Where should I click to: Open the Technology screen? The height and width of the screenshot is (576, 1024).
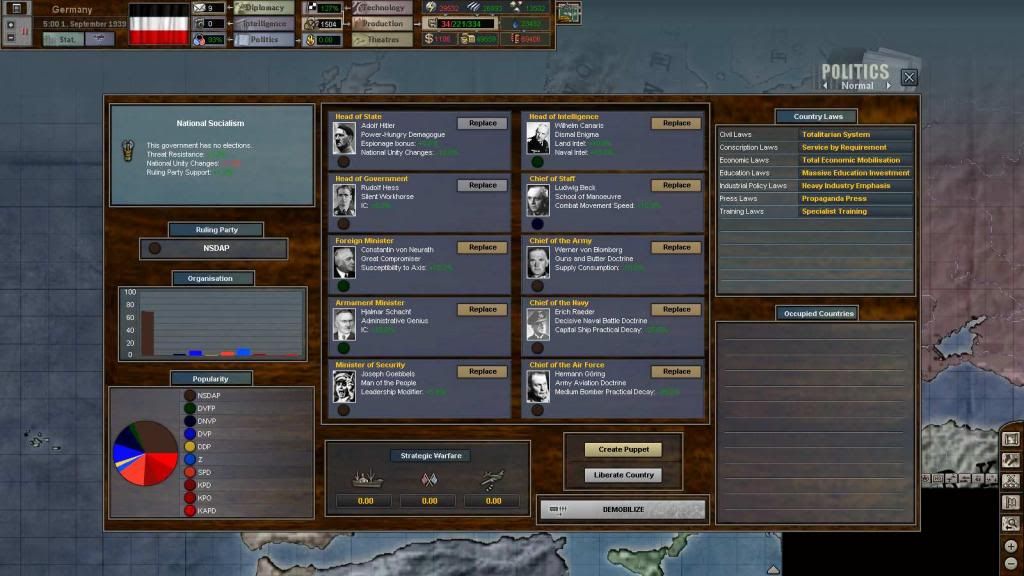click(382, 8)
